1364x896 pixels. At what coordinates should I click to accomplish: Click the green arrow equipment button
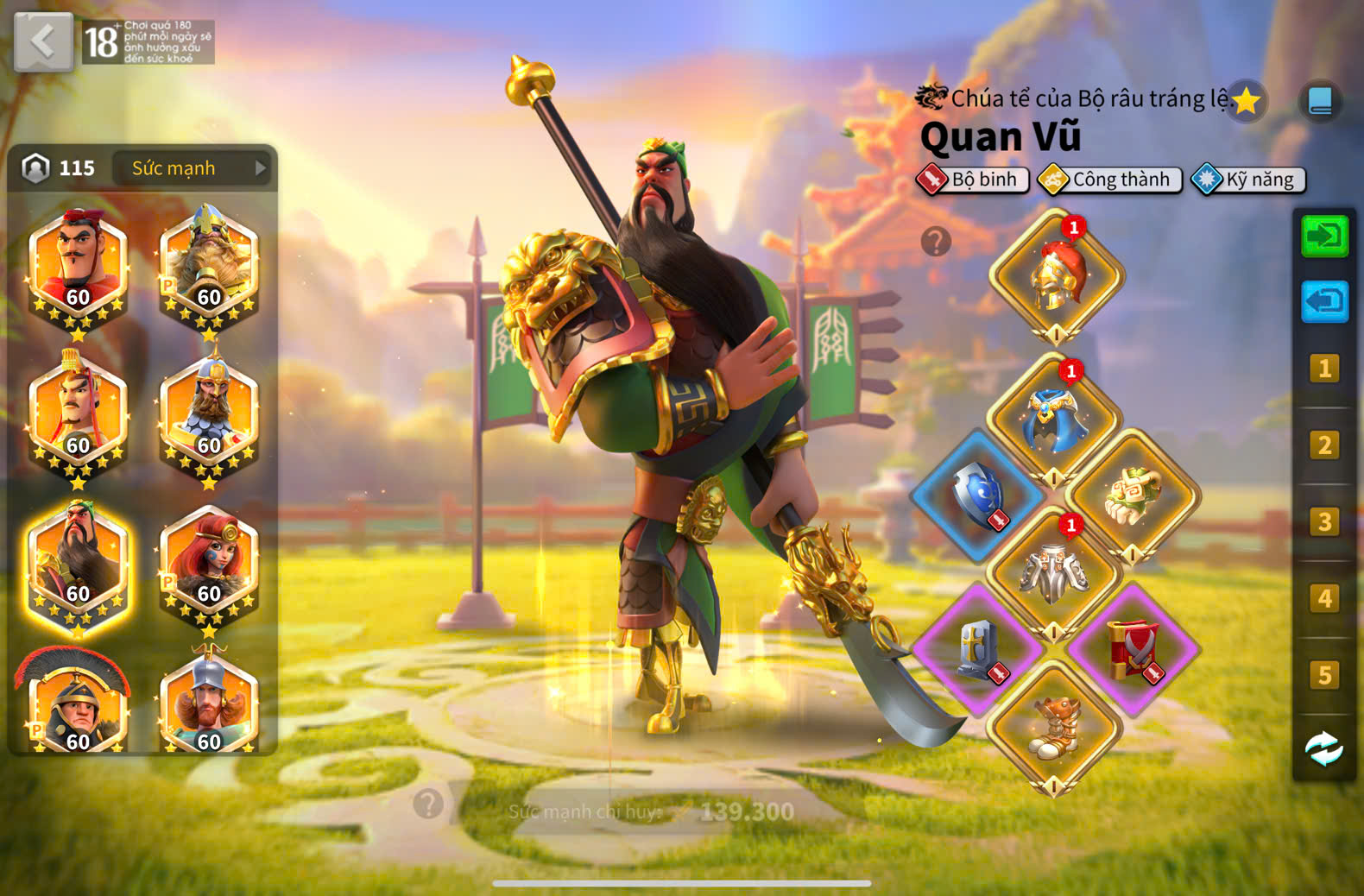tap(1324, 237)
